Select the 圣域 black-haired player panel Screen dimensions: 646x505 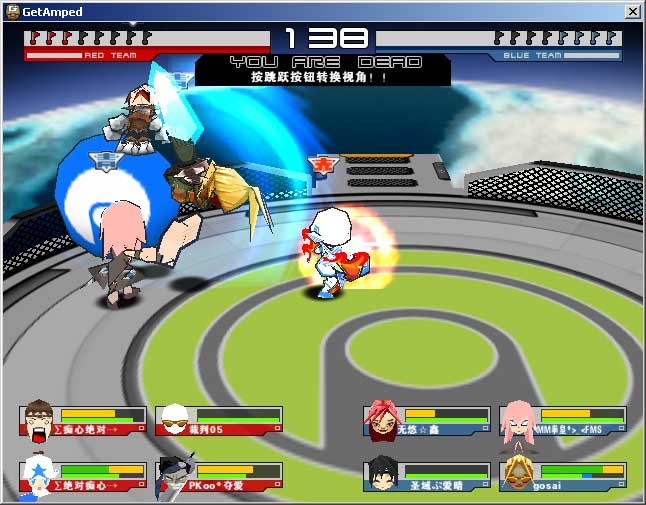427,477
